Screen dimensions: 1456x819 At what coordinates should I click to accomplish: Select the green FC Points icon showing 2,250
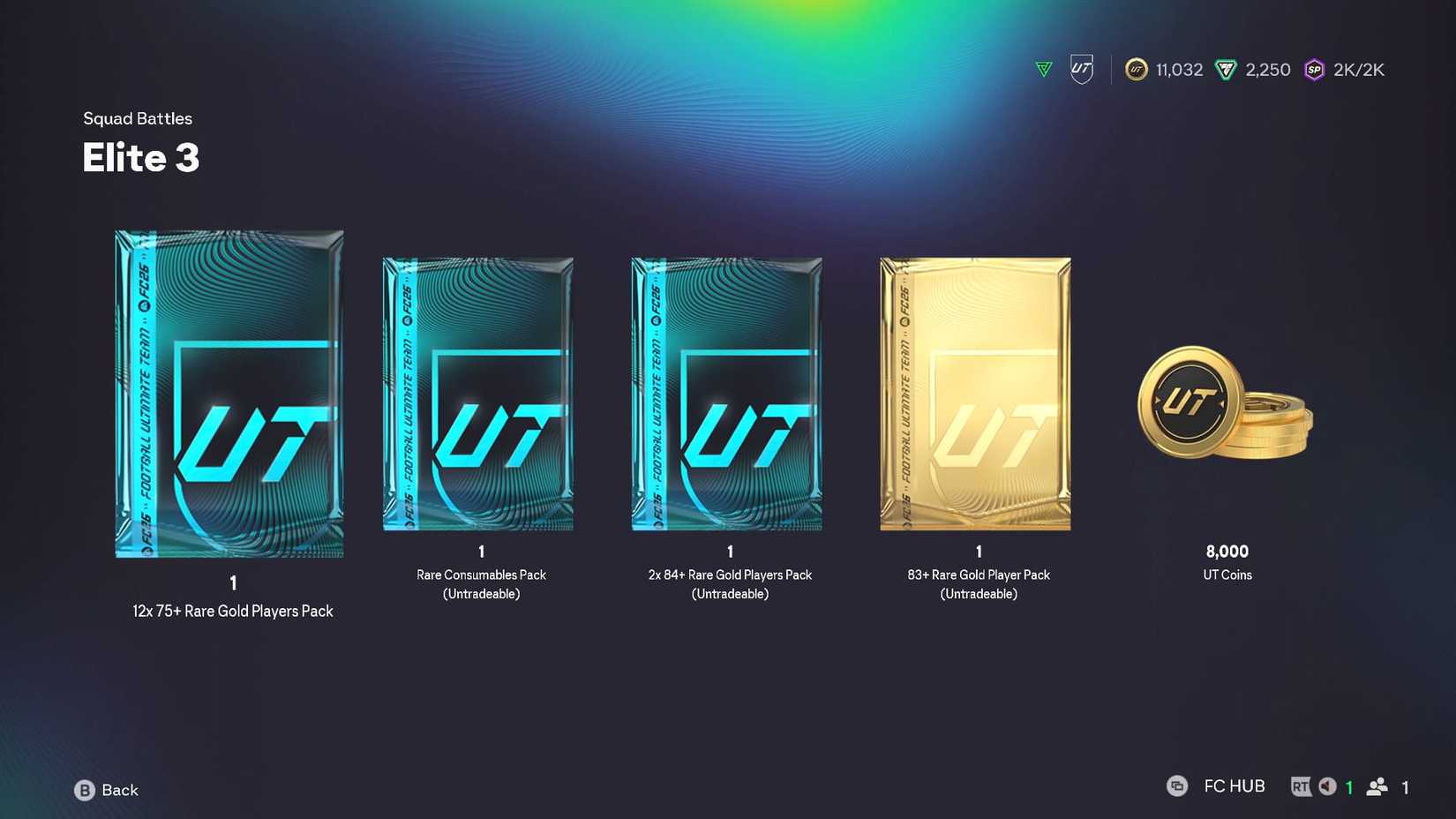point(1226,69)
